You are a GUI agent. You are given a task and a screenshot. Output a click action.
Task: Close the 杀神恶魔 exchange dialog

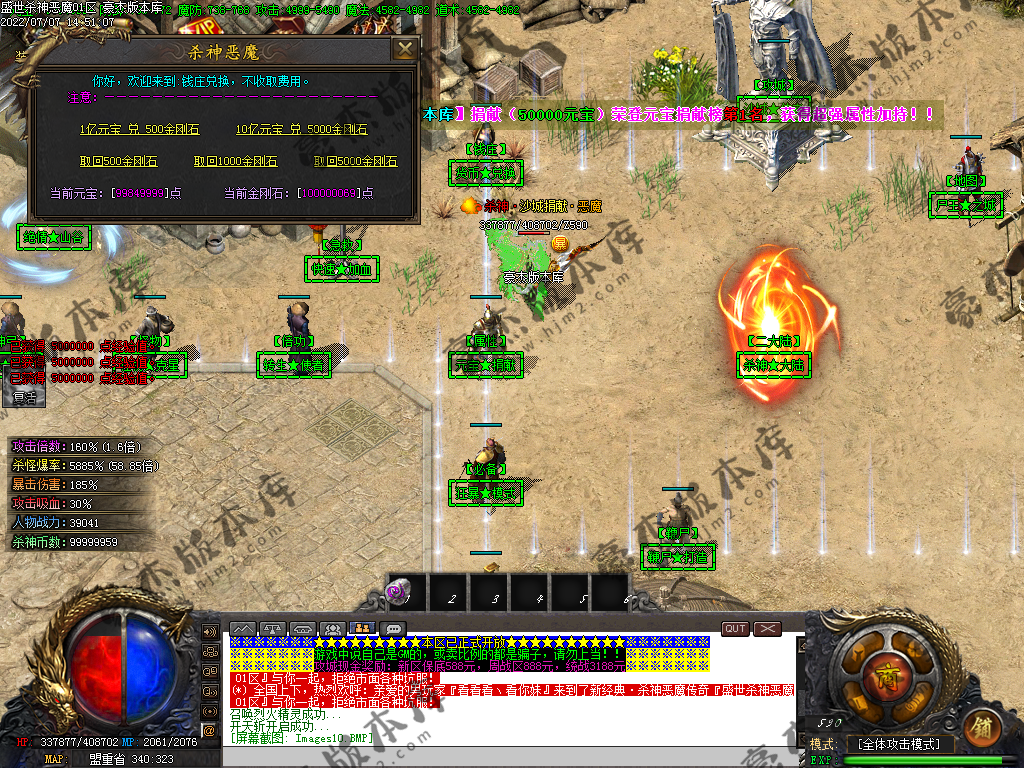(404, 50)
